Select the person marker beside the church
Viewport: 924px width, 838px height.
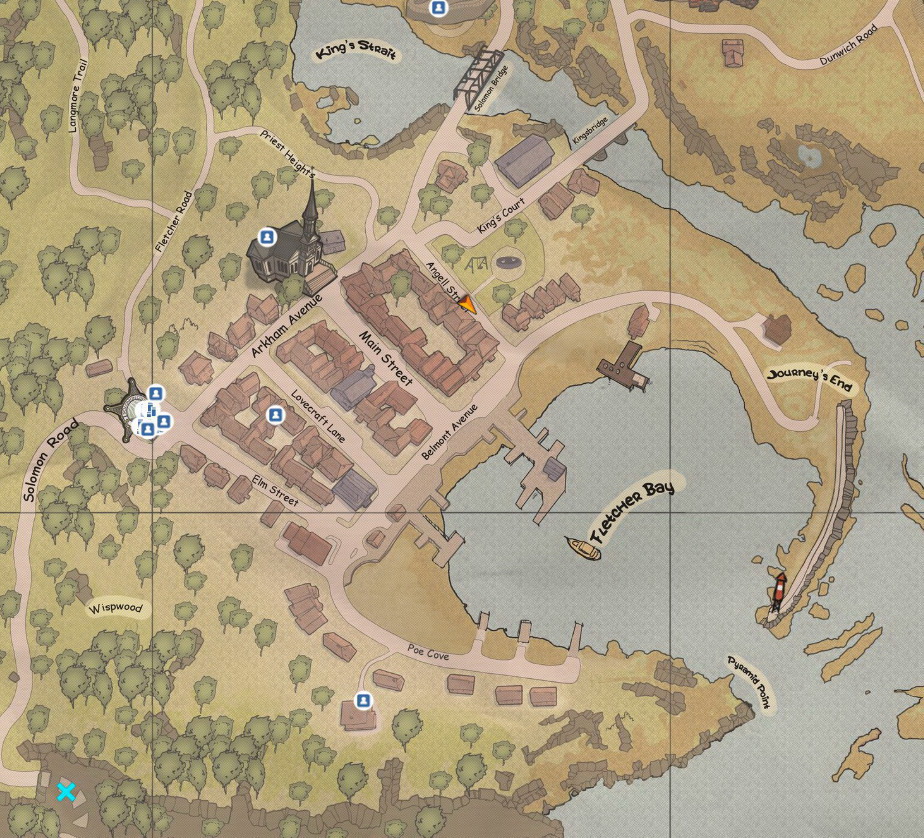click(x=267, y=237)
